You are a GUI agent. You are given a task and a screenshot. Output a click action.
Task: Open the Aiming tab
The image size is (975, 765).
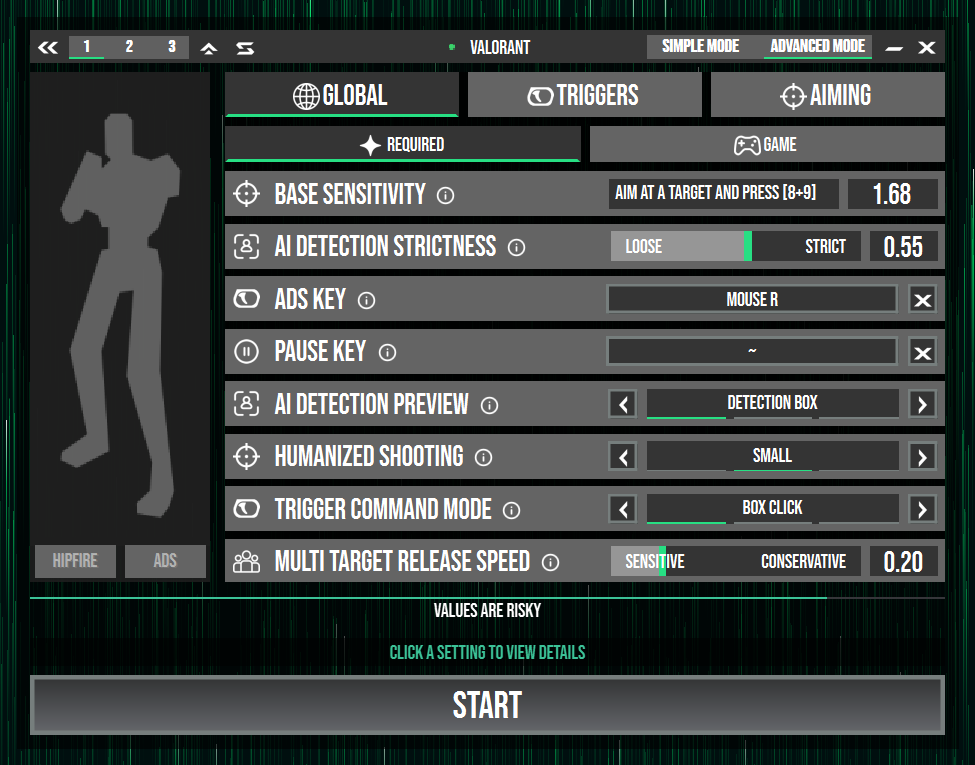[827, 95]
